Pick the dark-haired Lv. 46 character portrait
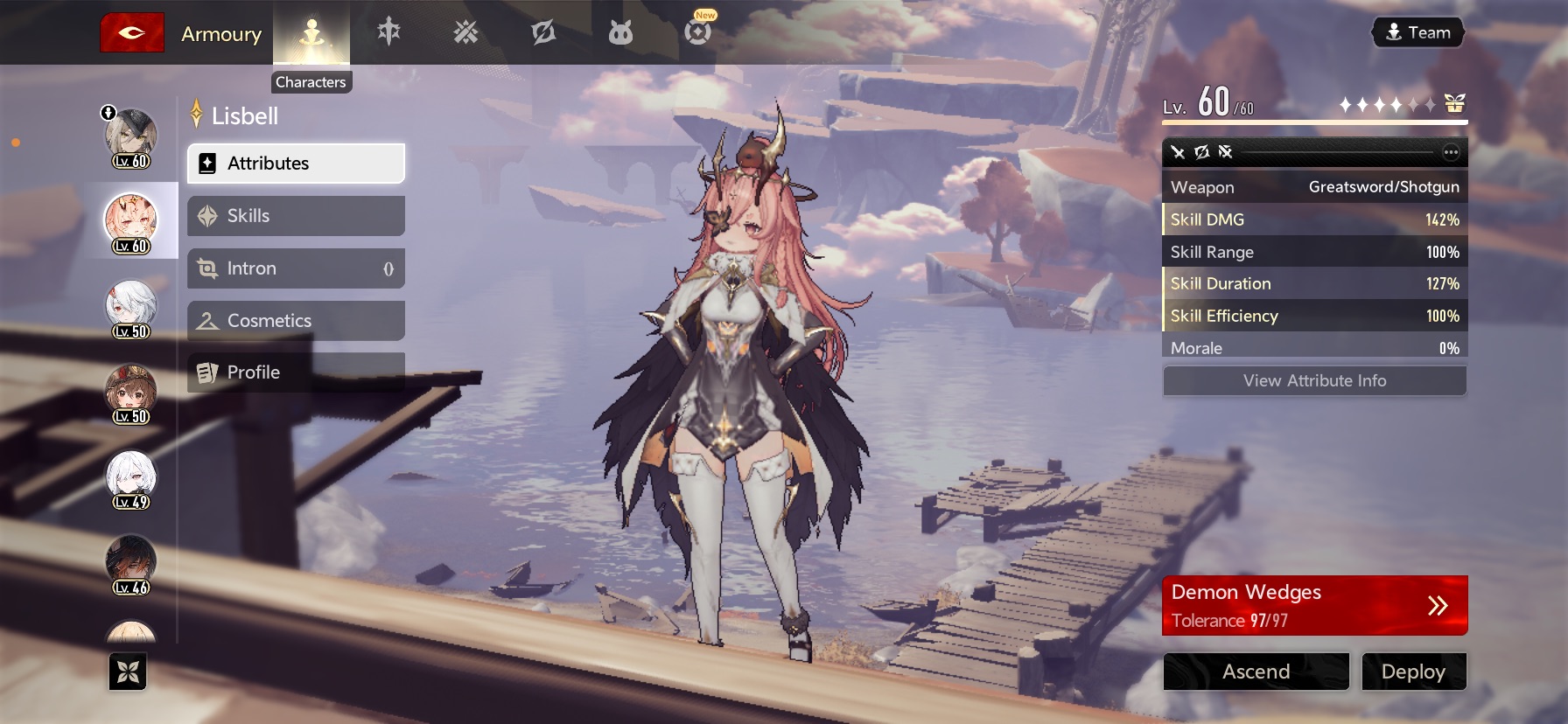The width and height of the screenshot is (1568, 724). pos(131,563)
